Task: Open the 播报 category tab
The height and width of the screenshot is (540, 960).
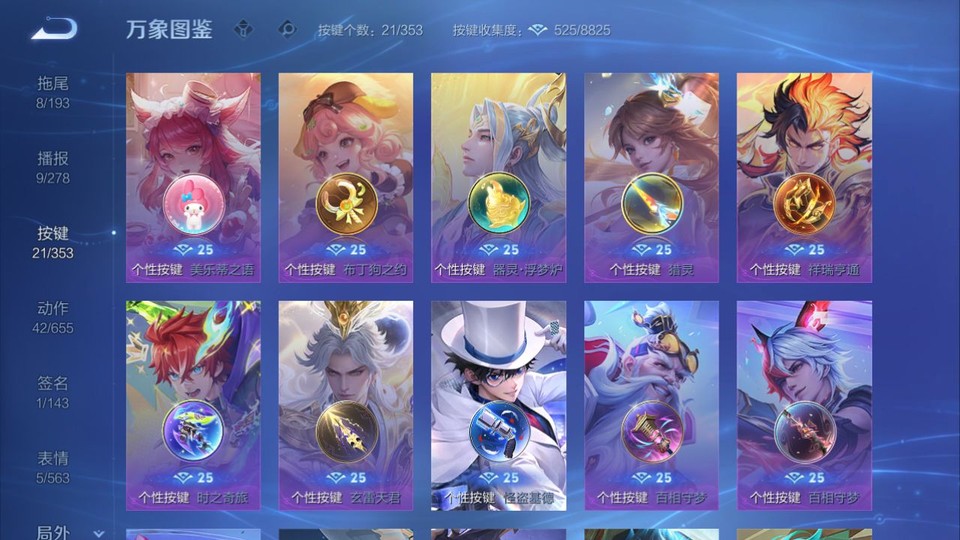Action: 53,167
